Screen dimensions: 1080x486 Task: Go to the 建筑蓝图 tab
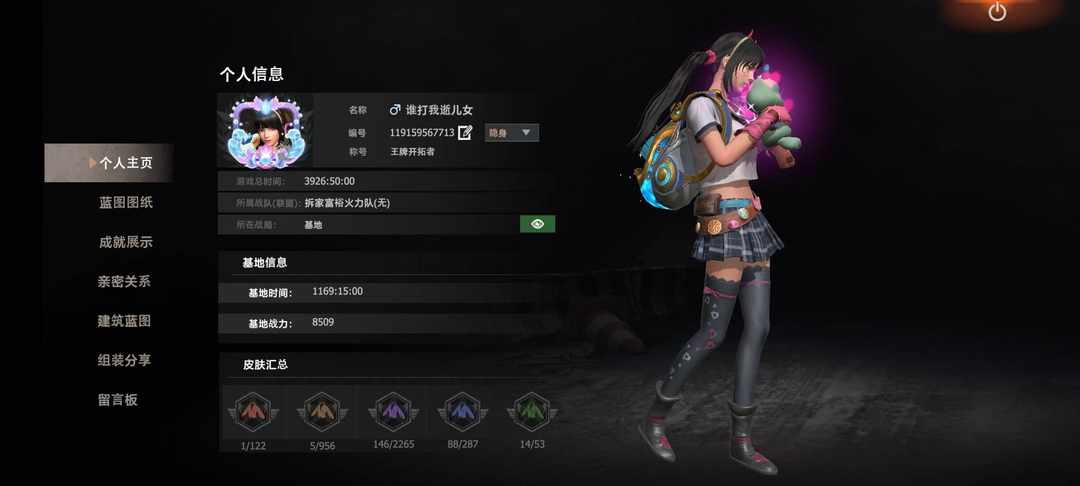coord(124,321)
